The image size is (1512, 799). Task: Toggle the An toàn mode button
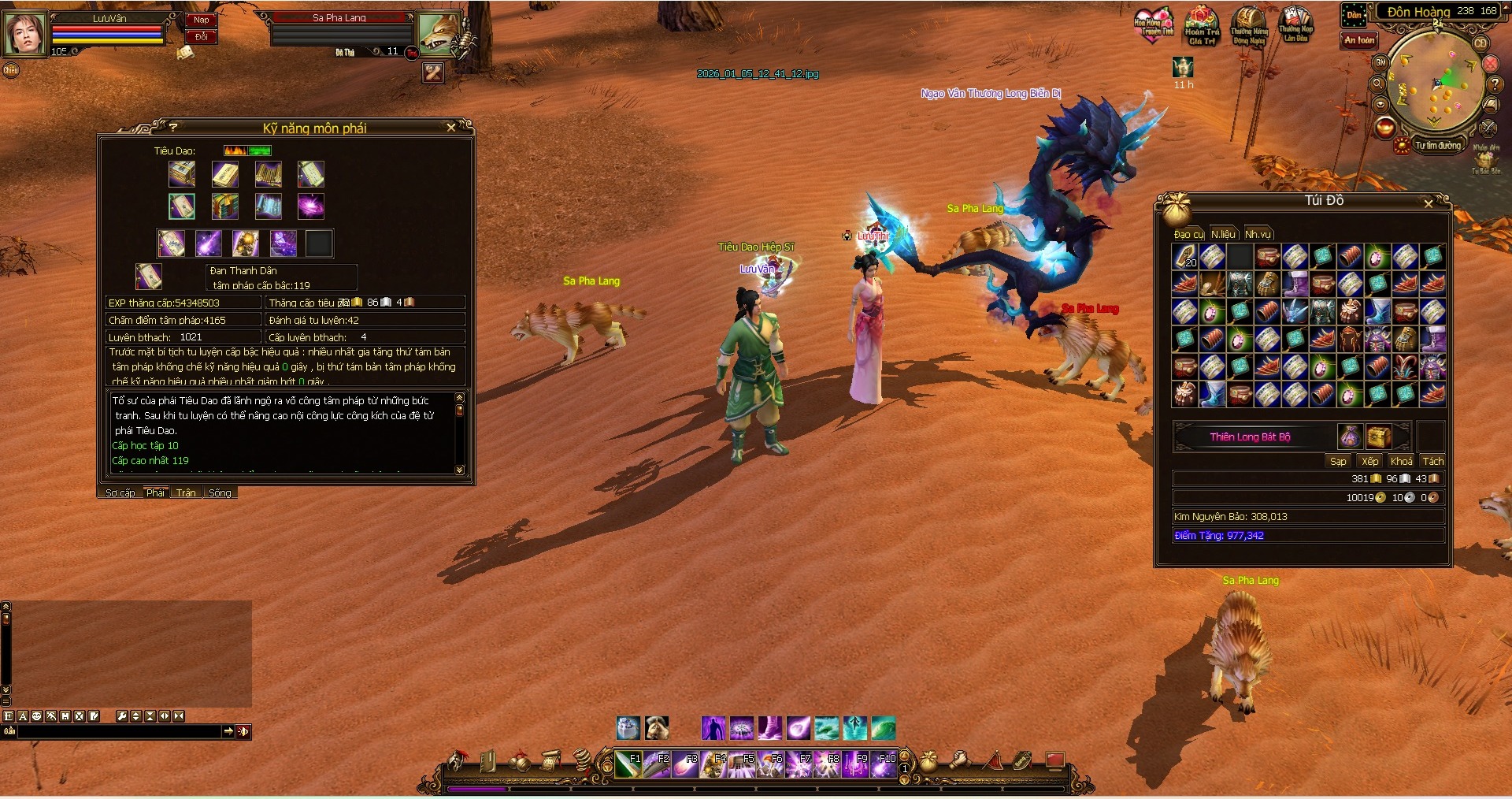tap(1359, 40)
